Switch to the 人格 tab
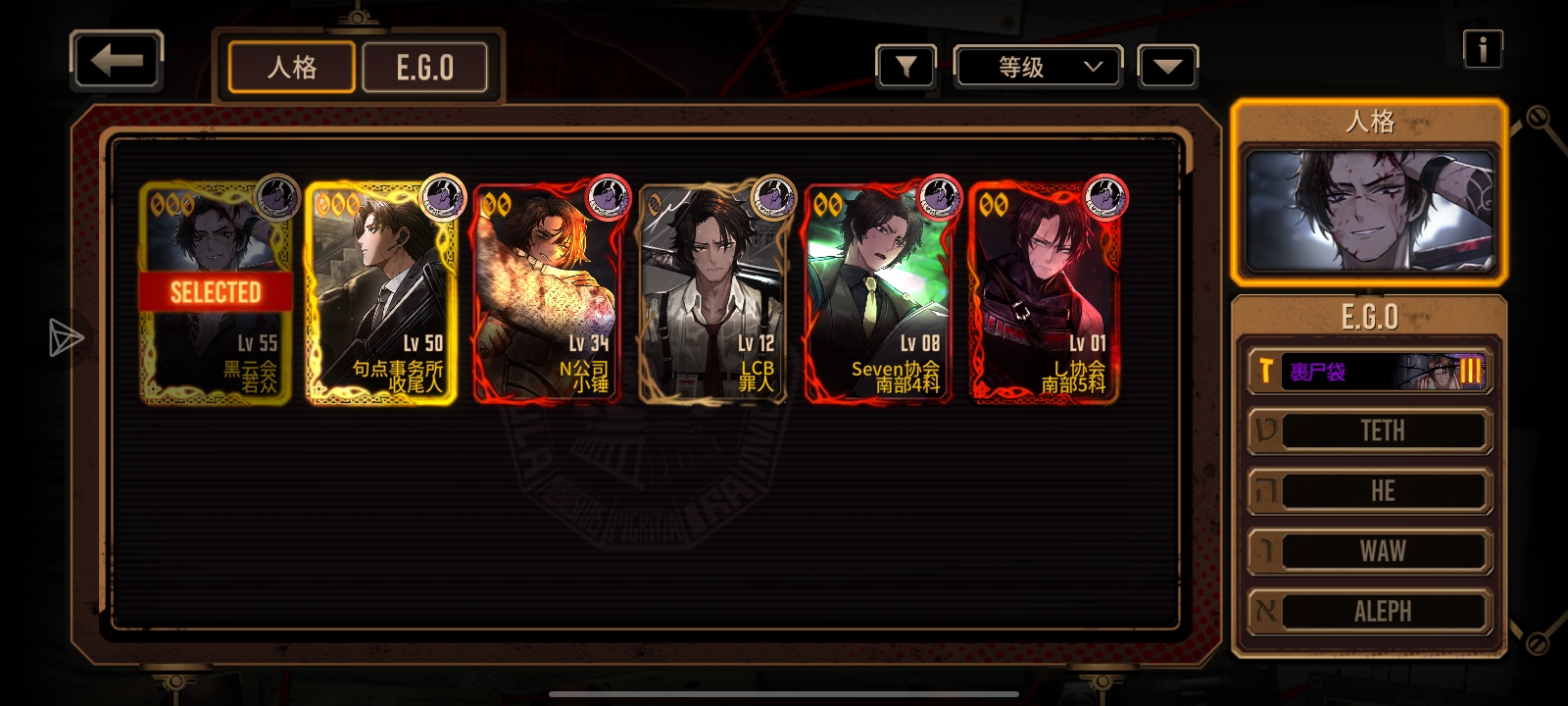1568x706 pixels. click(292, 68)
